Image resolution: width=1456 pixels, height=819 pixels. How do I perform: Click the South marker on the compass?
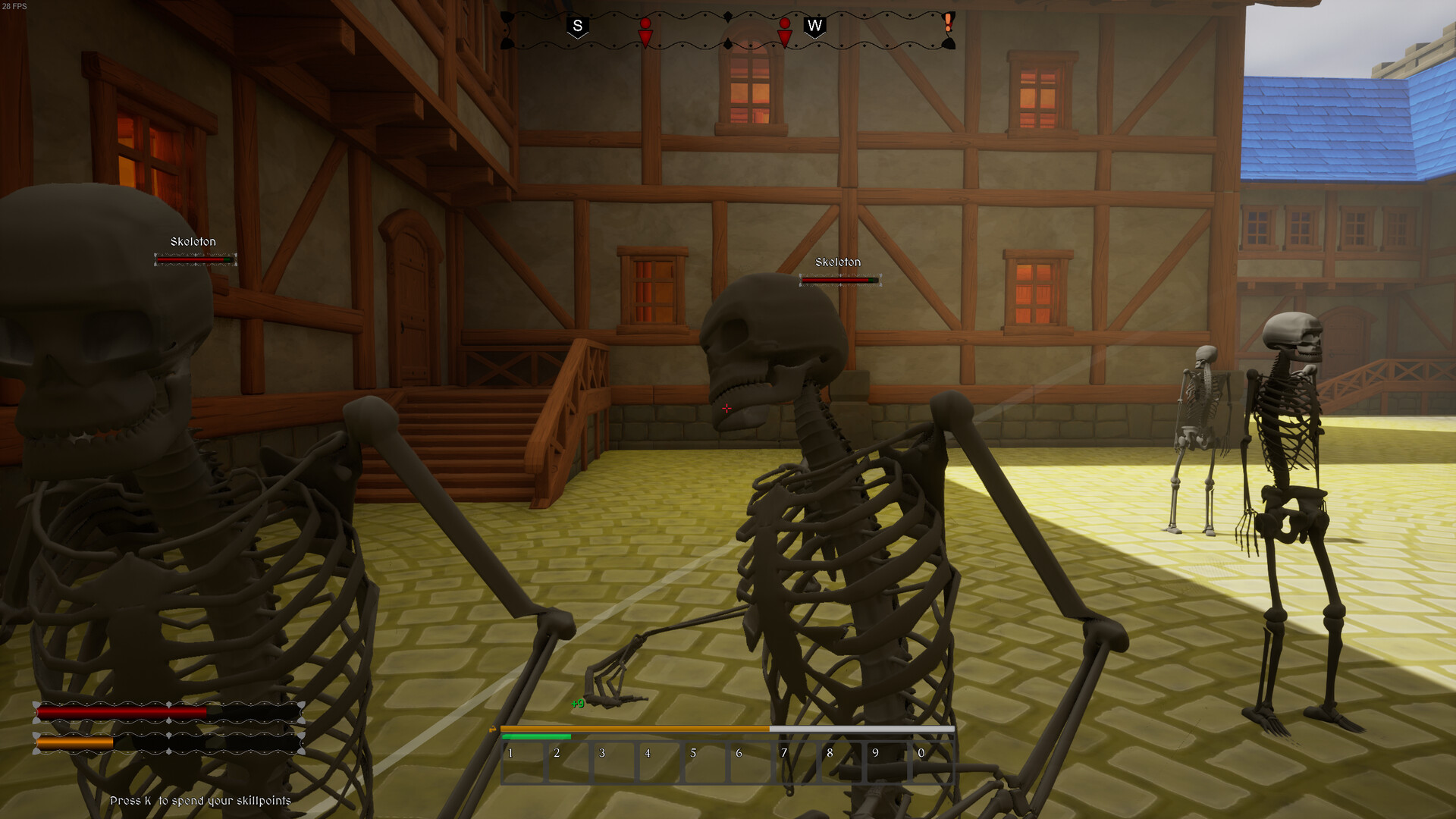coord(578,24)
